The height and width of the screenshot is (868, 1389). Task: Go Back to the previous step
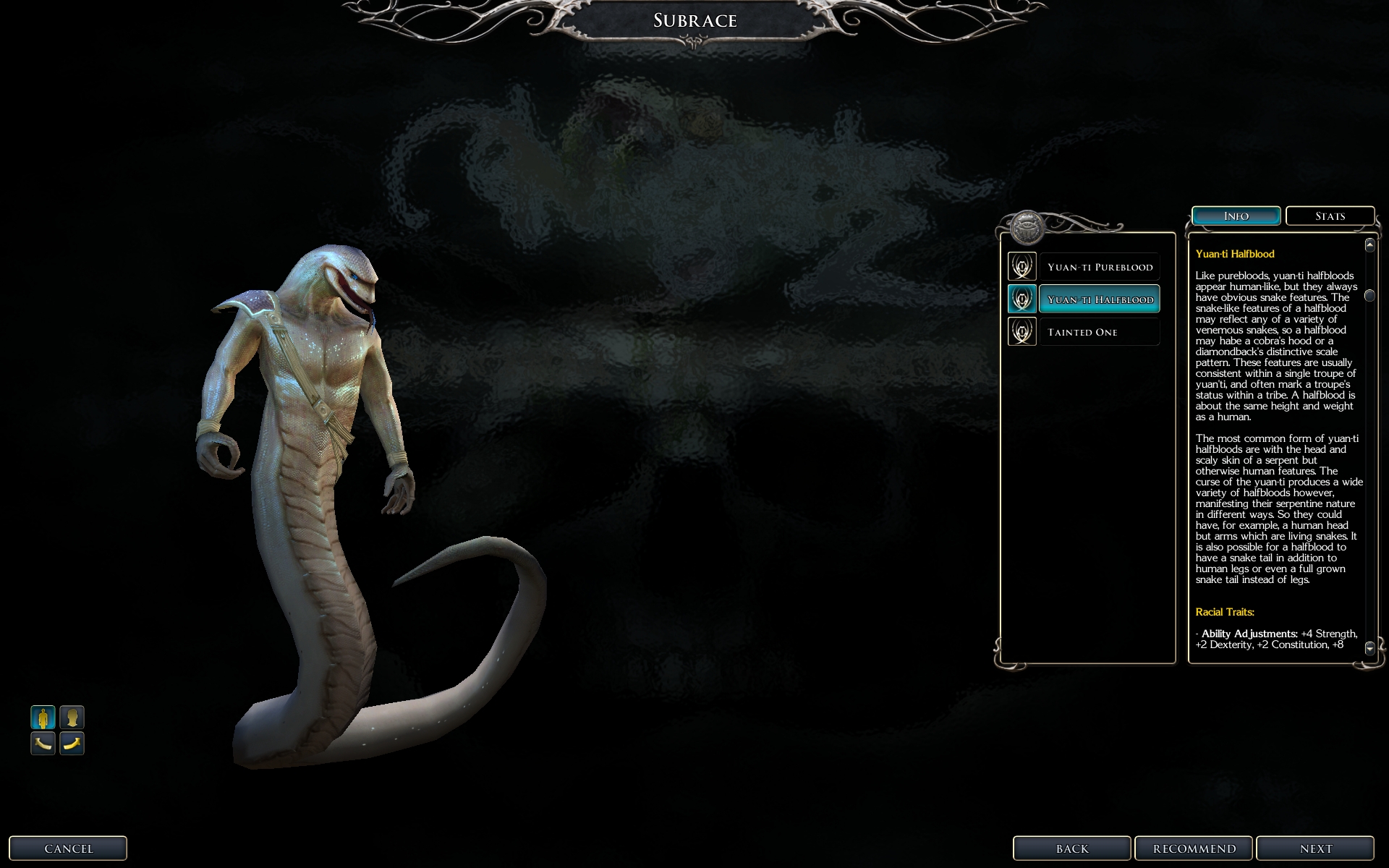[1071, 848]
